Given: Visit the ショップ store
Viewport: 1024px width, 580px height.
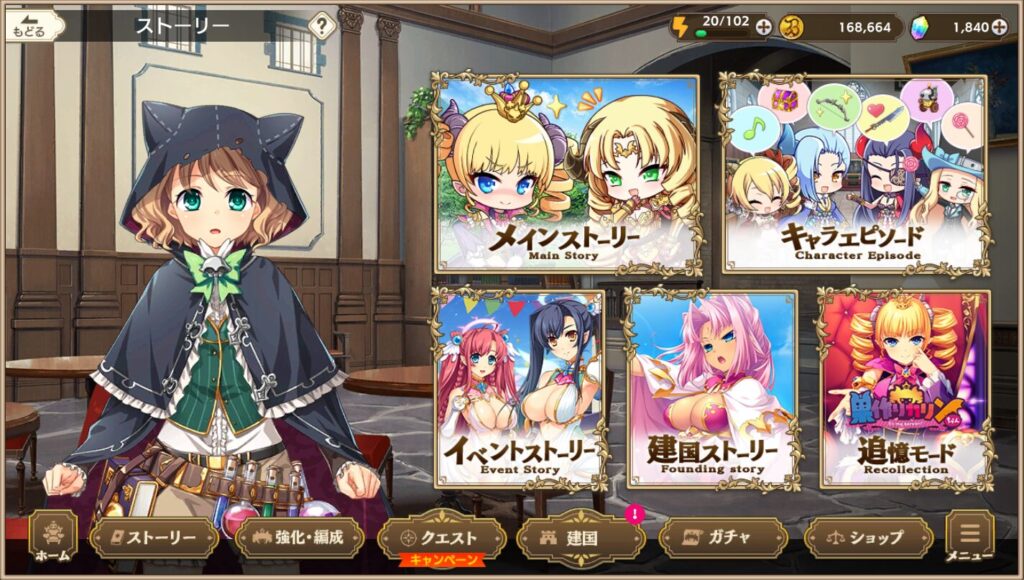Looking at the screenshot, I should click(x=868, y=537).
